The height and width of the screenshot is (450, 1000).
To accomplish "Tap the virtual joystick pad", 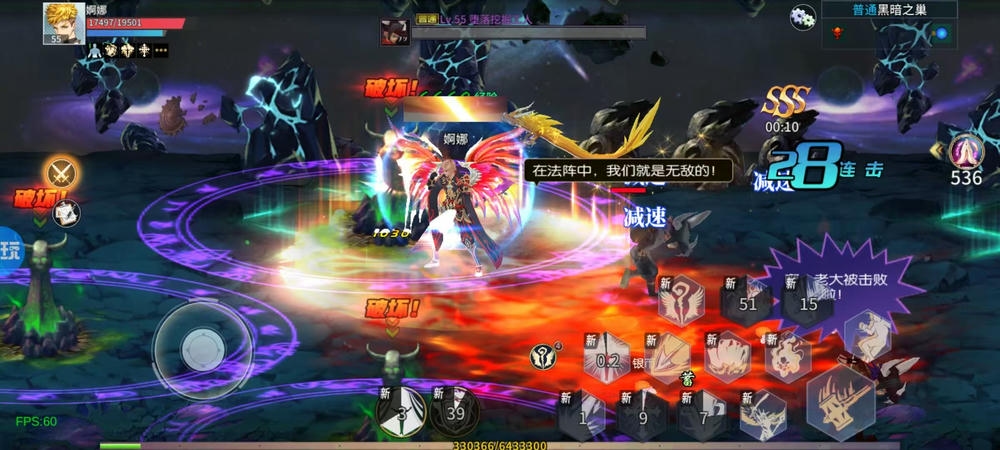I will point(203,347).
